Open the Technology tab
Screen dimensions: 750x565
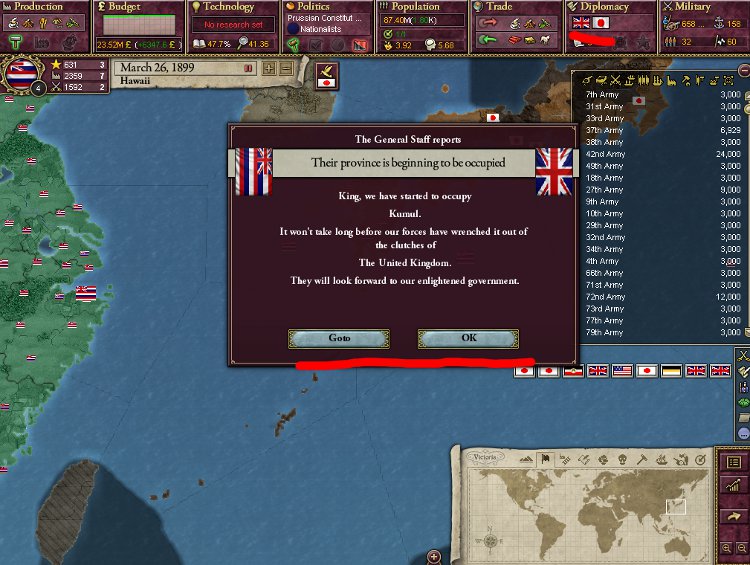pos(229,7)
